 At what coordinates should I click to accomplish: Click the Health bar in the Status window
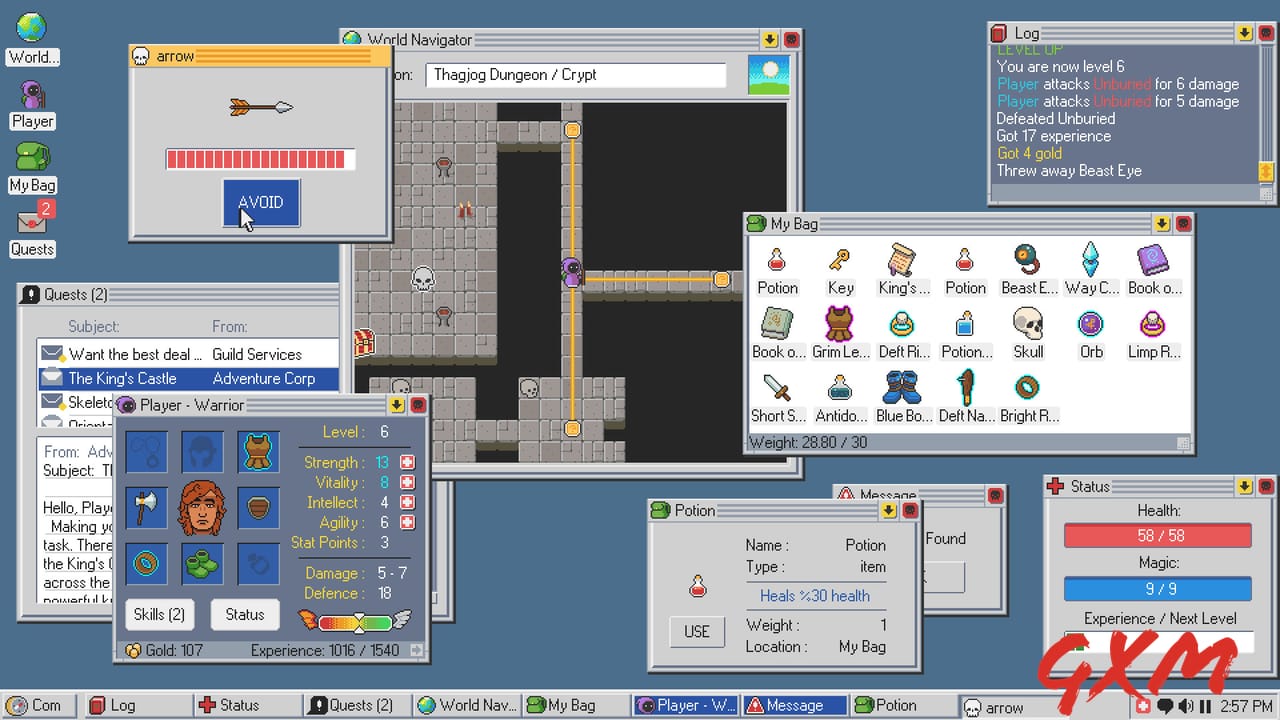(1158, 535)
